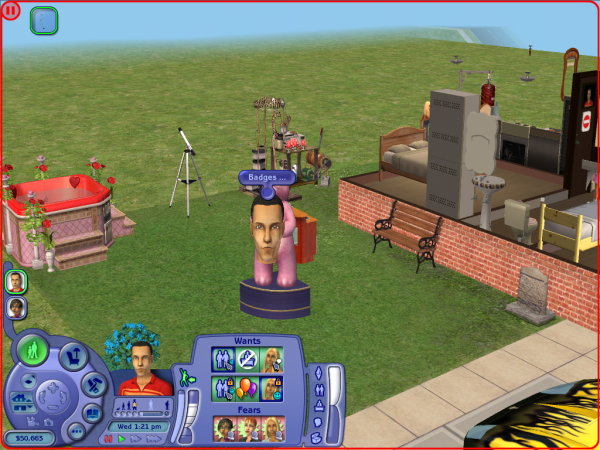Open Build mode with the hammer and saw icon
Screen dimensions: 600x450
(93, 384)
